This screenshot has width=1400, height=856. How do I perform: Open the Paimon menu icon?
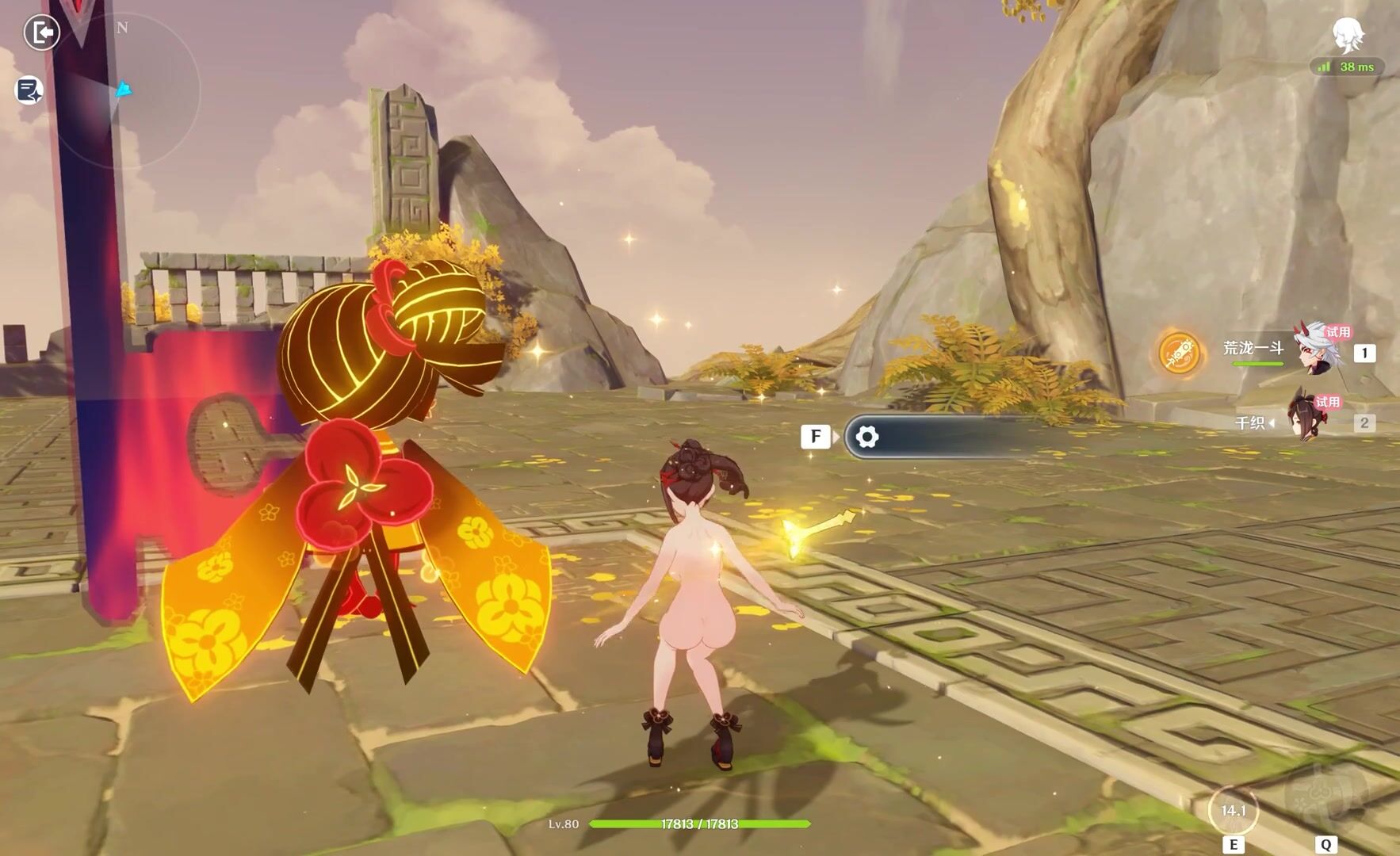1347,36
